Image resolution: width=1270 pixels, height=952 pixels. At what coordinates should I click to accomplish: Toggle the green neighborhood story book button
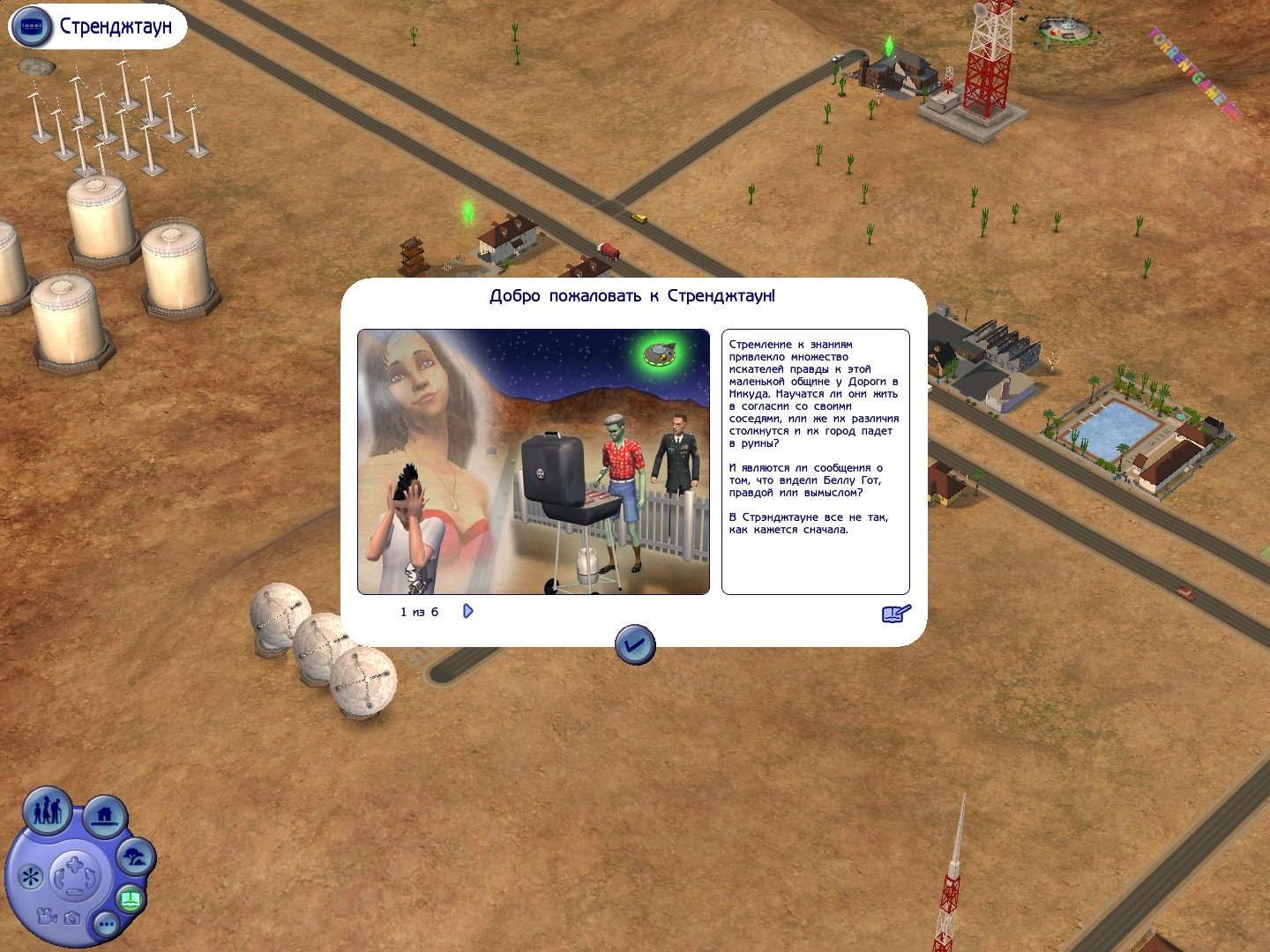(x=131, y=900)
